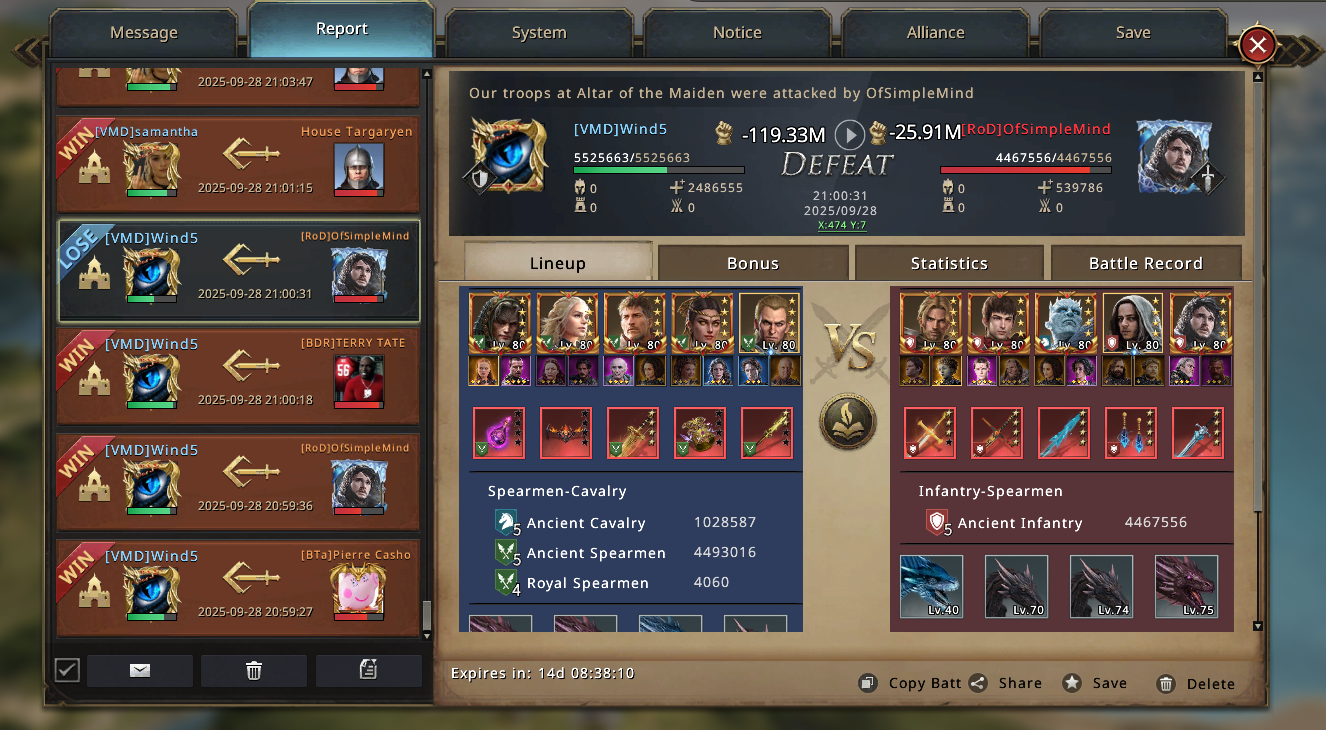This screenshot has height=730, width=1326.
Task: Click the trash can button below report list
Action: coord(254,671)
